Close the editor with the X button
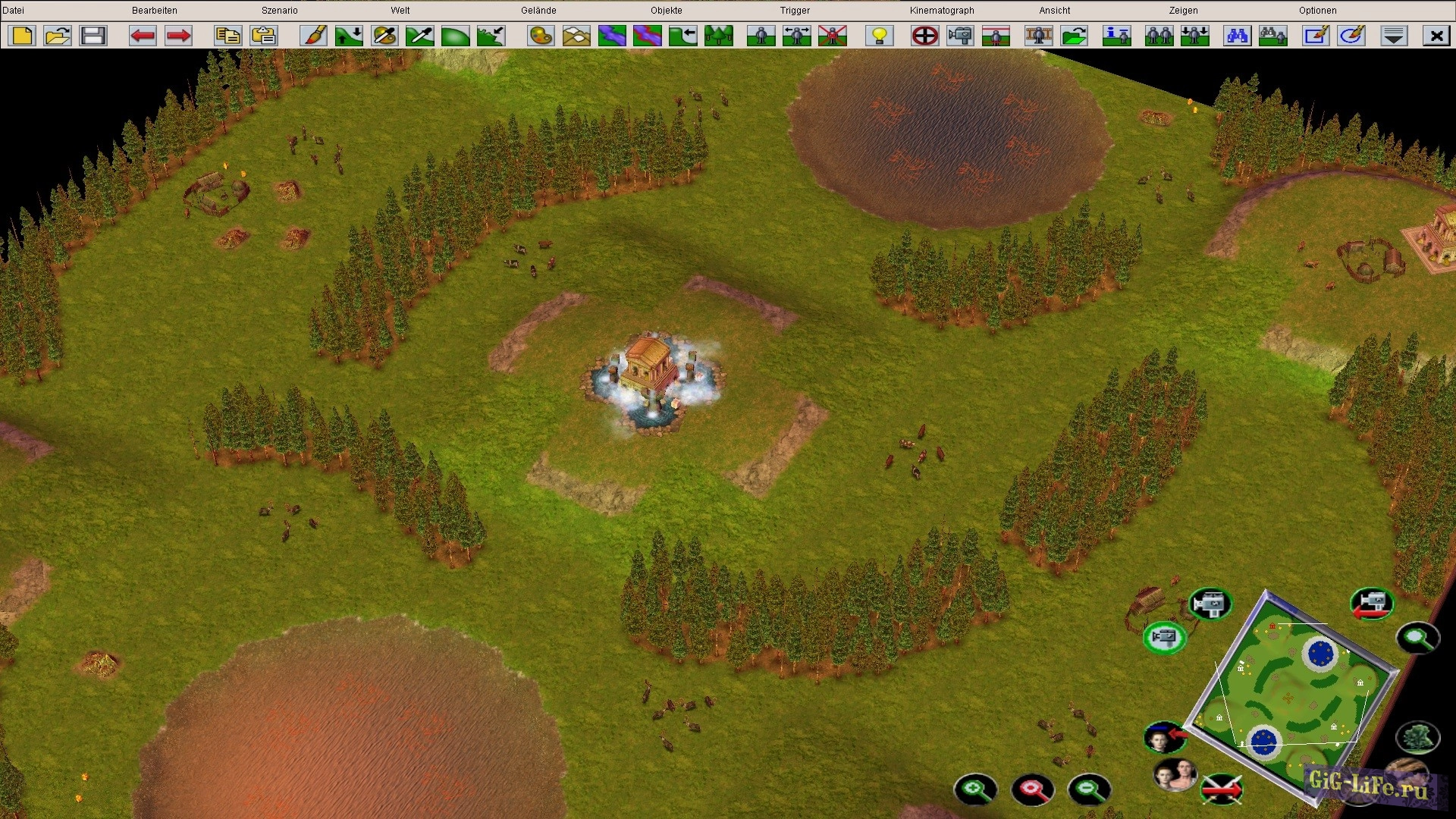This screenshot has width=1456, height=819. (x=1436, y=36)
